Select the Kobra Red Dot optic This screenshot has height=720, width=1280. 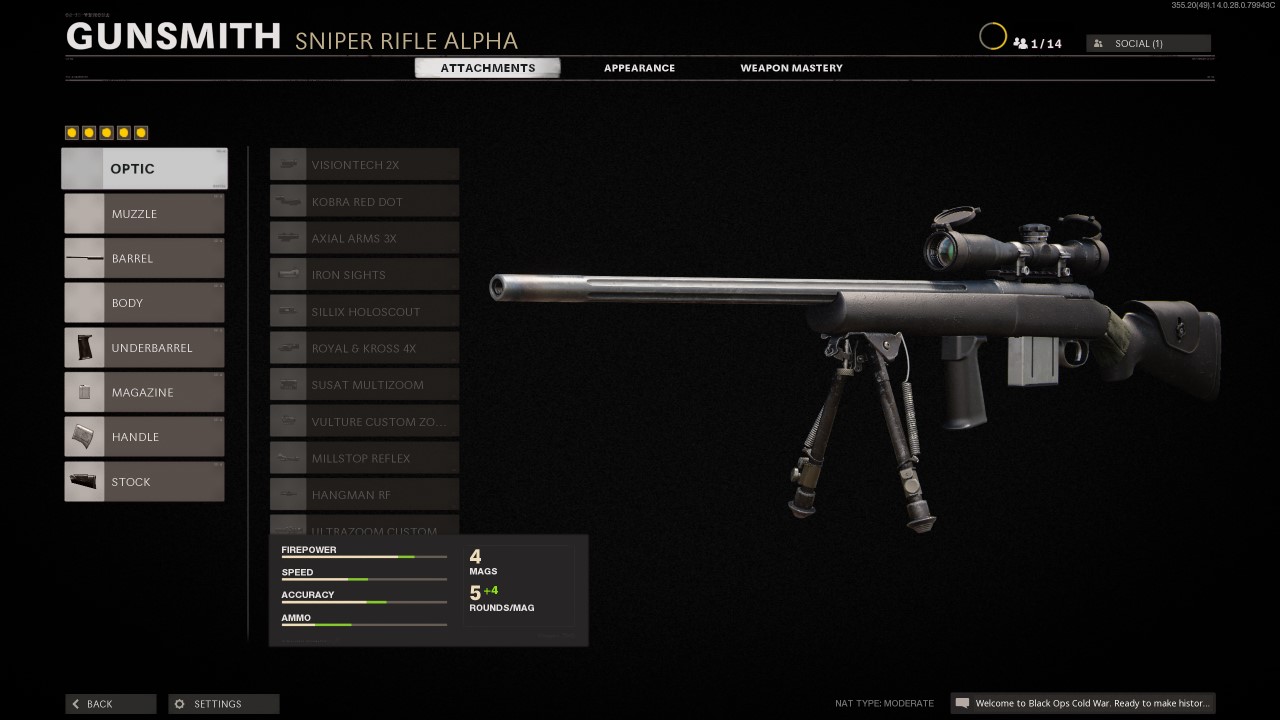click(365, 202)
